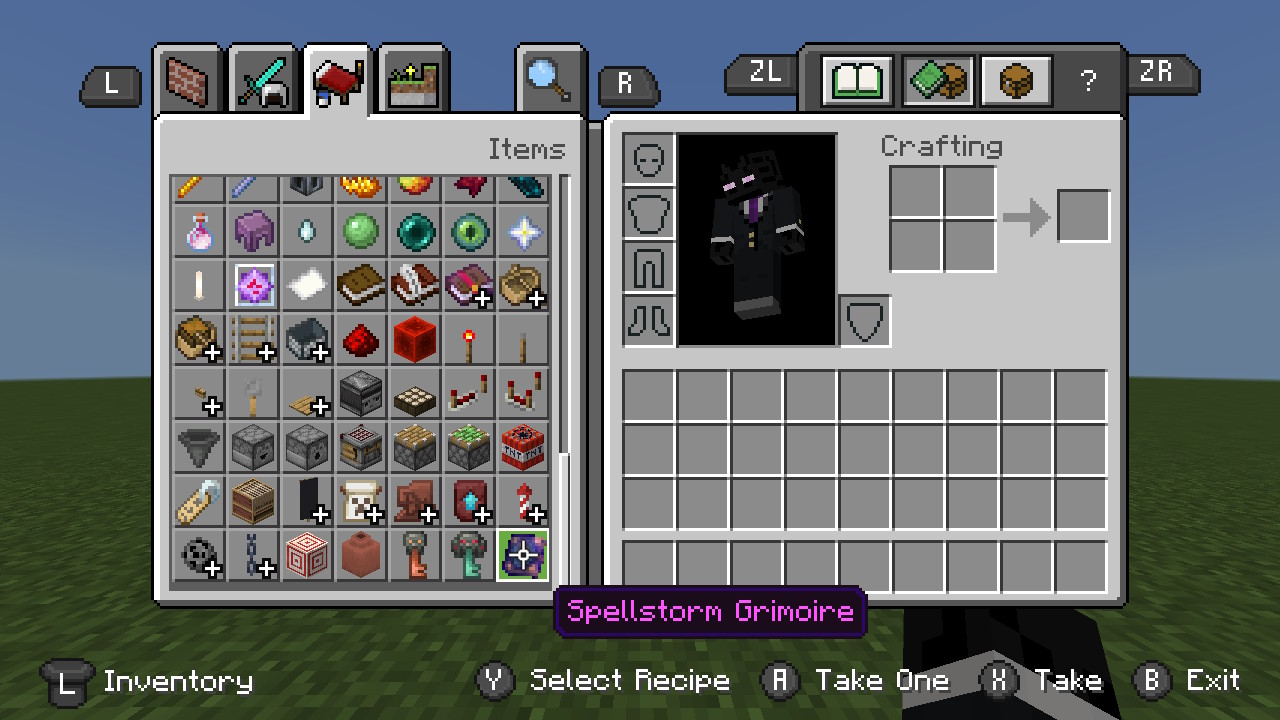Switch to the Nature tab with grass block
This screenshot has height=720, width=1280.
[x=413, y=79]
